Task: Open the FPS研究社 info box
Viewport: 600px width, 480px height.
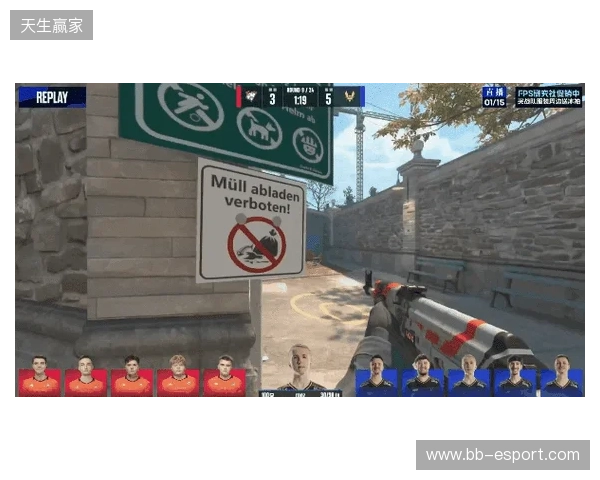Action: point(548,96)
